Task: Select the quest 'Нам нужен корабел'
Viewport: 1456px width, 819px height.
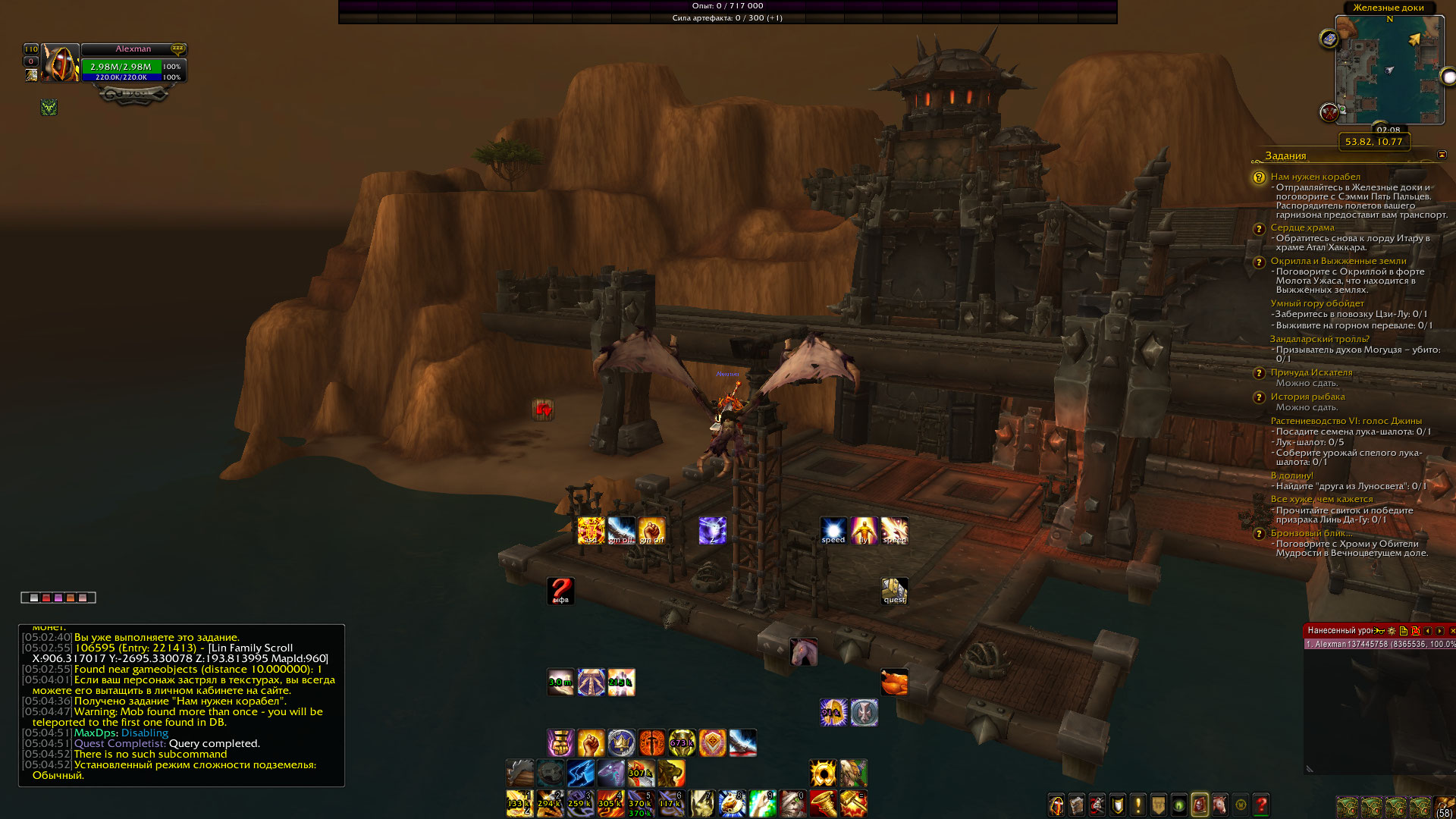Action: [x=1315, y=177]
